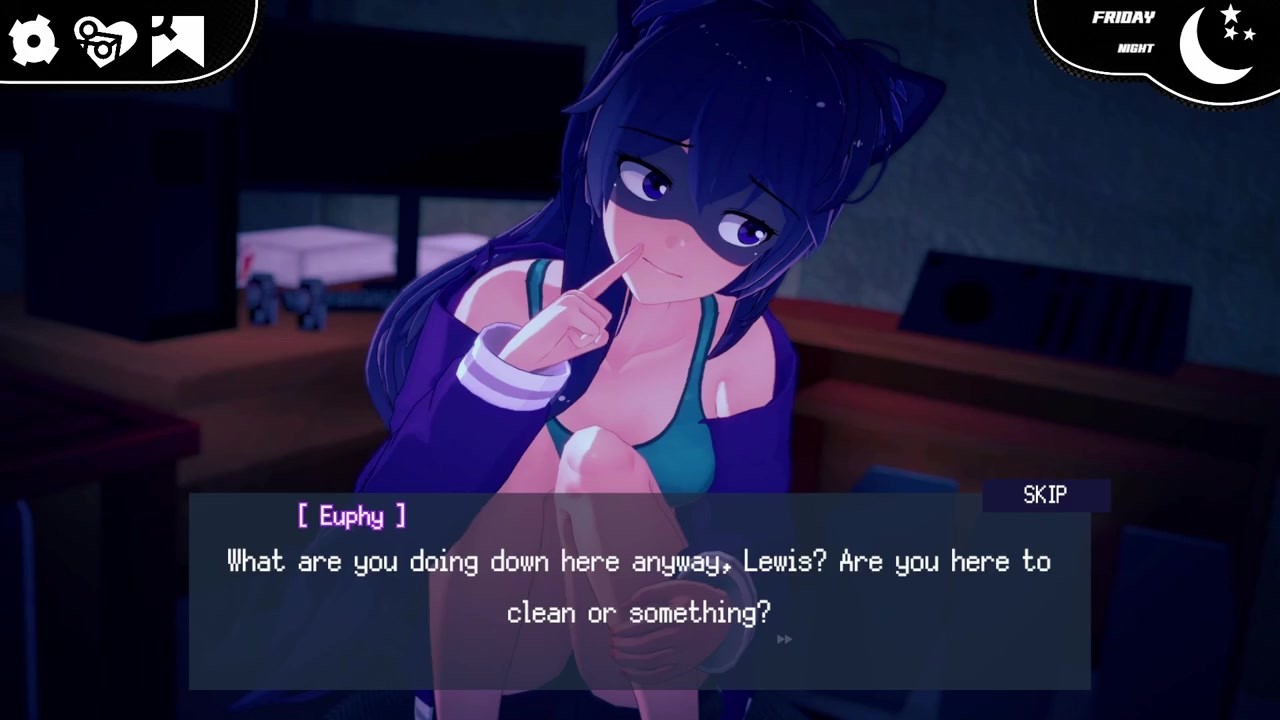Image resolution: width=1280 pixels, height=720 pixels.
Task: Advance Euphy's dialogue text box
Action: click(638, 588)
